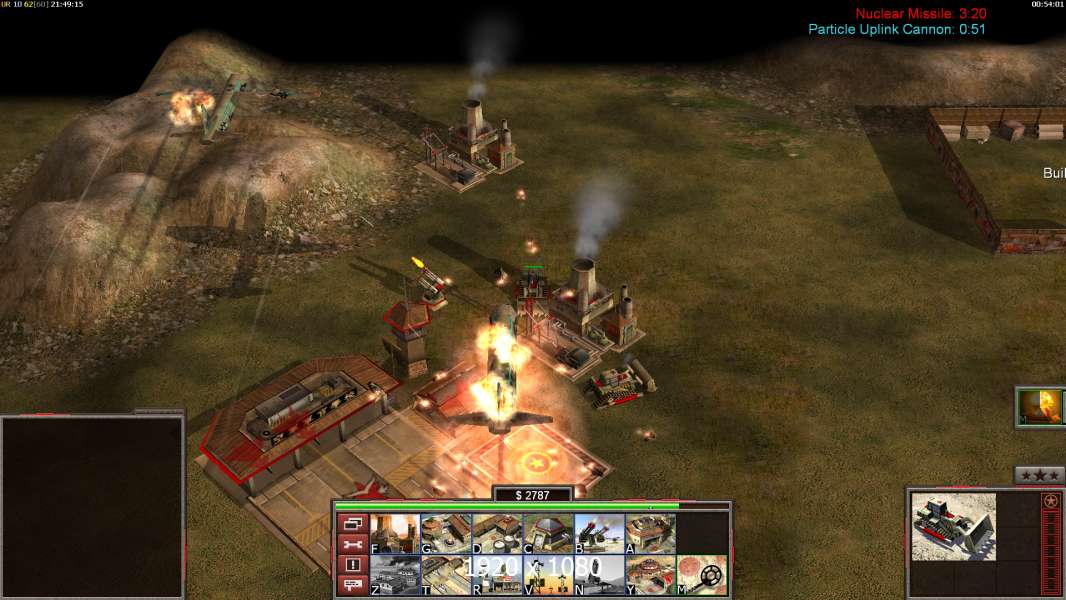Viewport: 1066px width, 600px height.
Task: Click the radar minimap panel
Action: [x=92, y=507]
